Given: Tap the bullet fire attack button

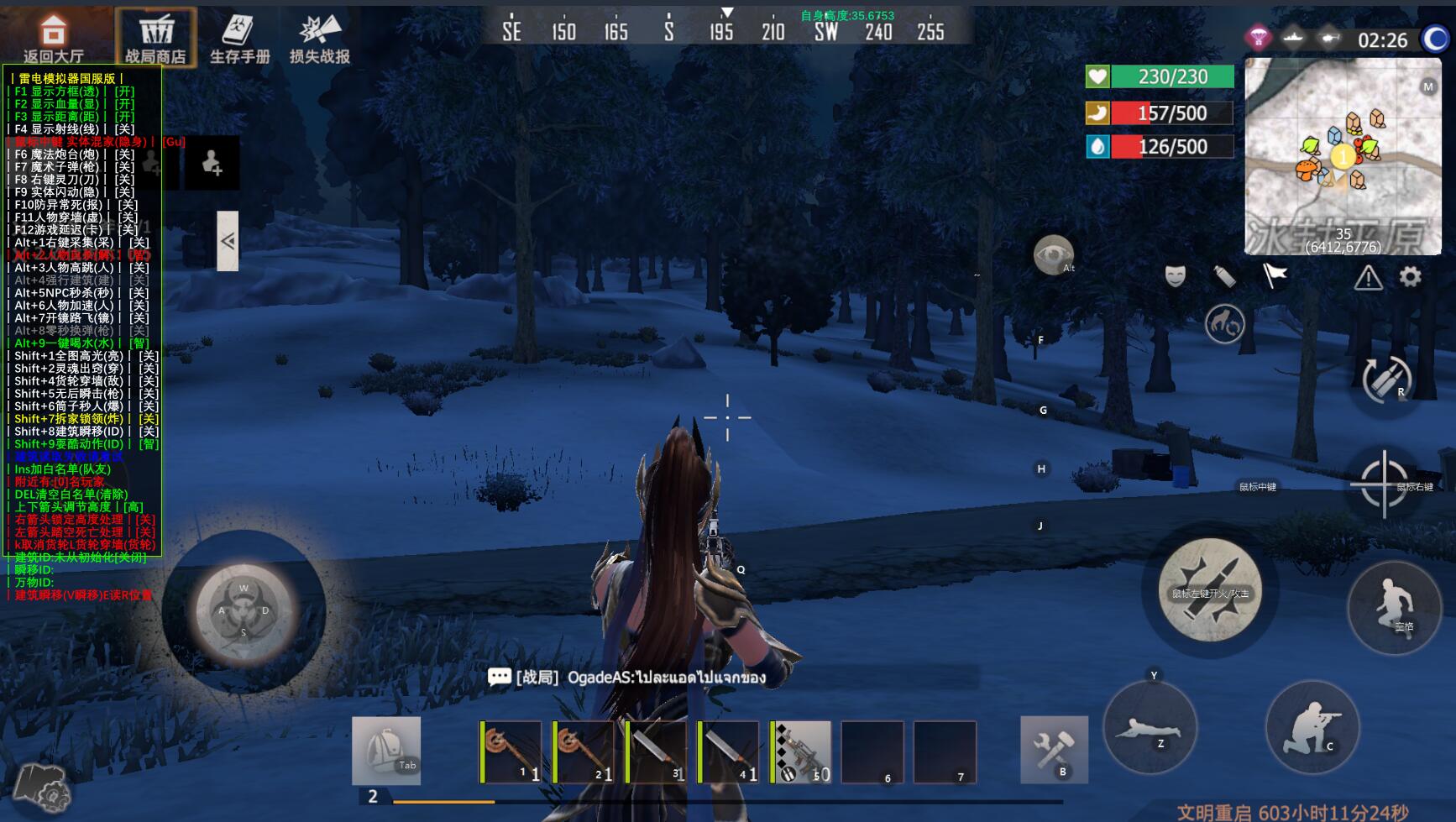Looking at the screenshot, I should (1209, 590).
